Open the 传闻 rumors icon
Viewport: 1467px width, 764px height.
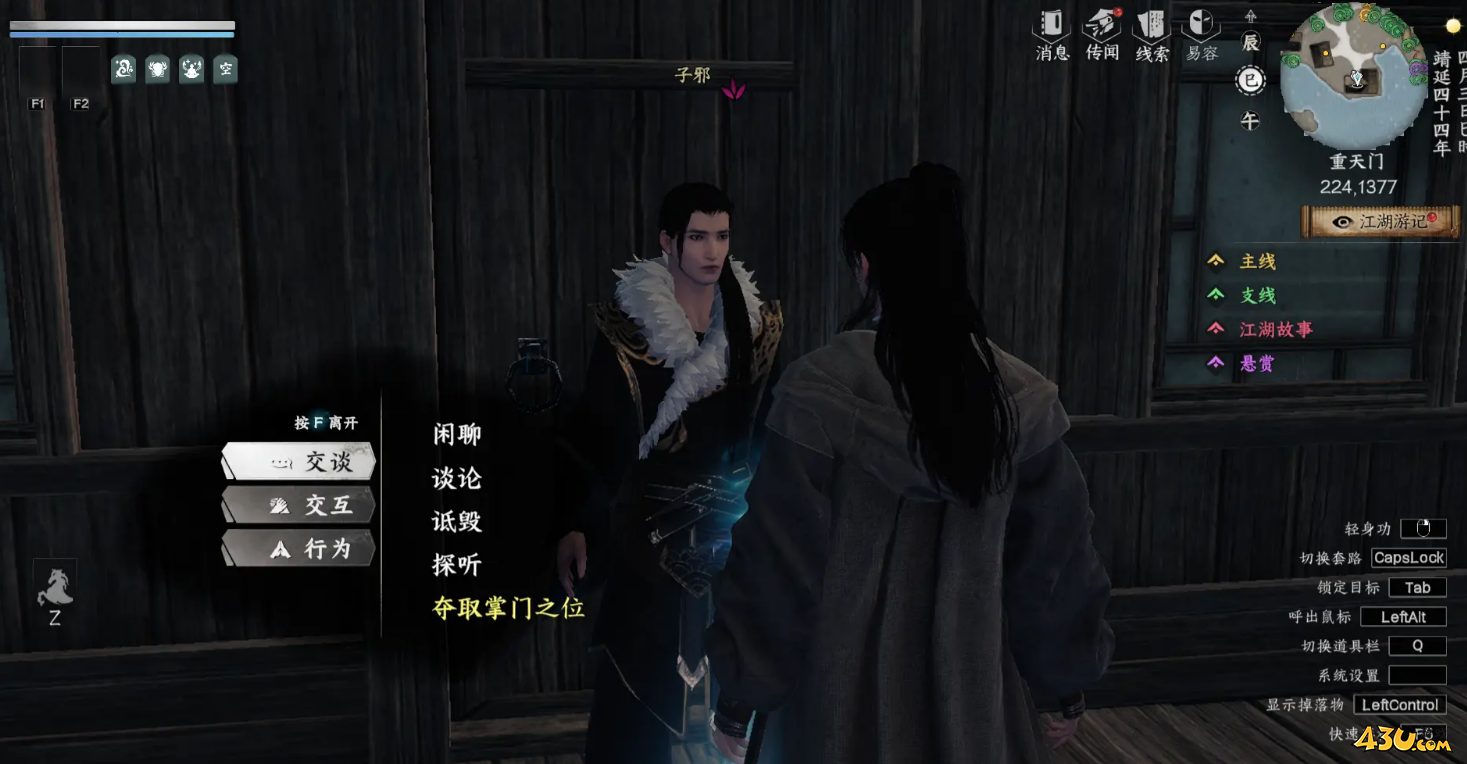1102,34
